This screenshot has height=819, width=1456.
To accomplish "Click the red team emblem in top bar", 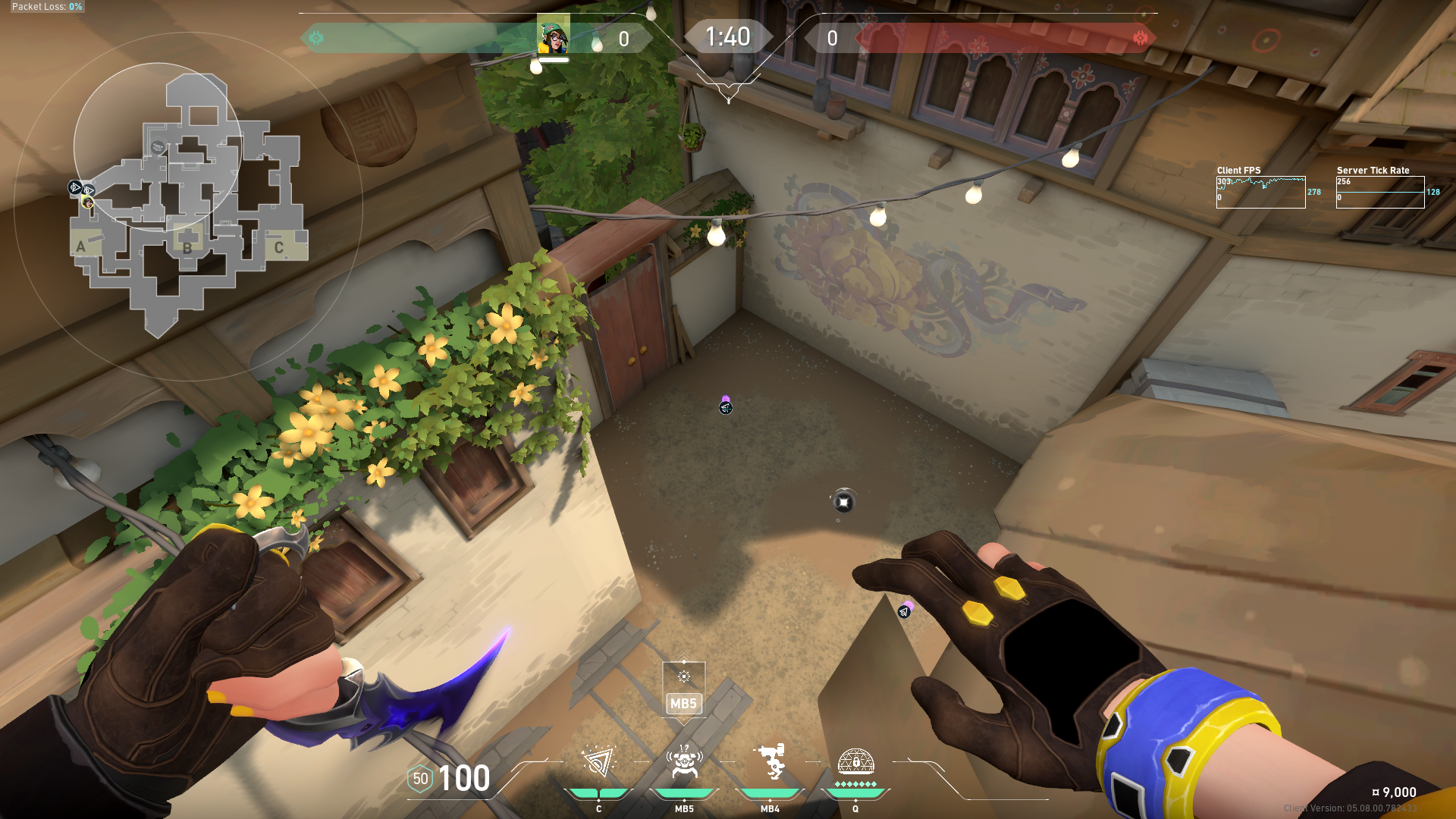I will [1140, 38].
